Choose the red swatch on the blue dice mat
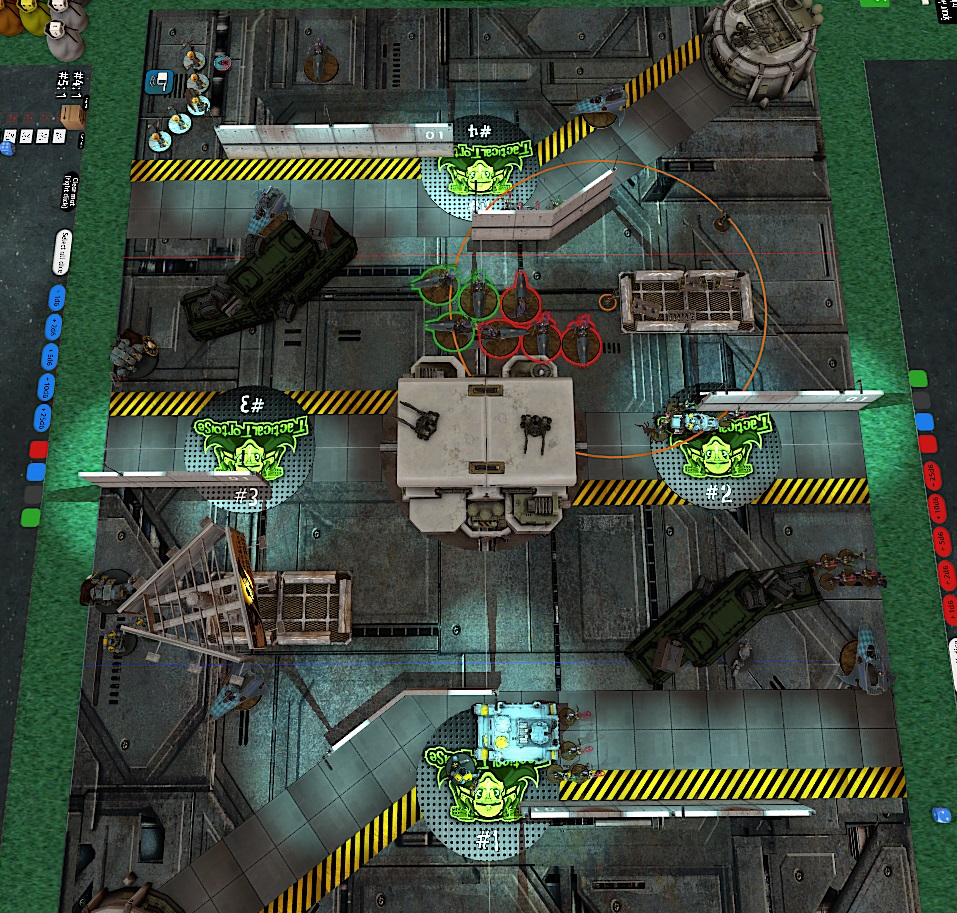This screenshot has height=913, width=957. pos(38,449)
